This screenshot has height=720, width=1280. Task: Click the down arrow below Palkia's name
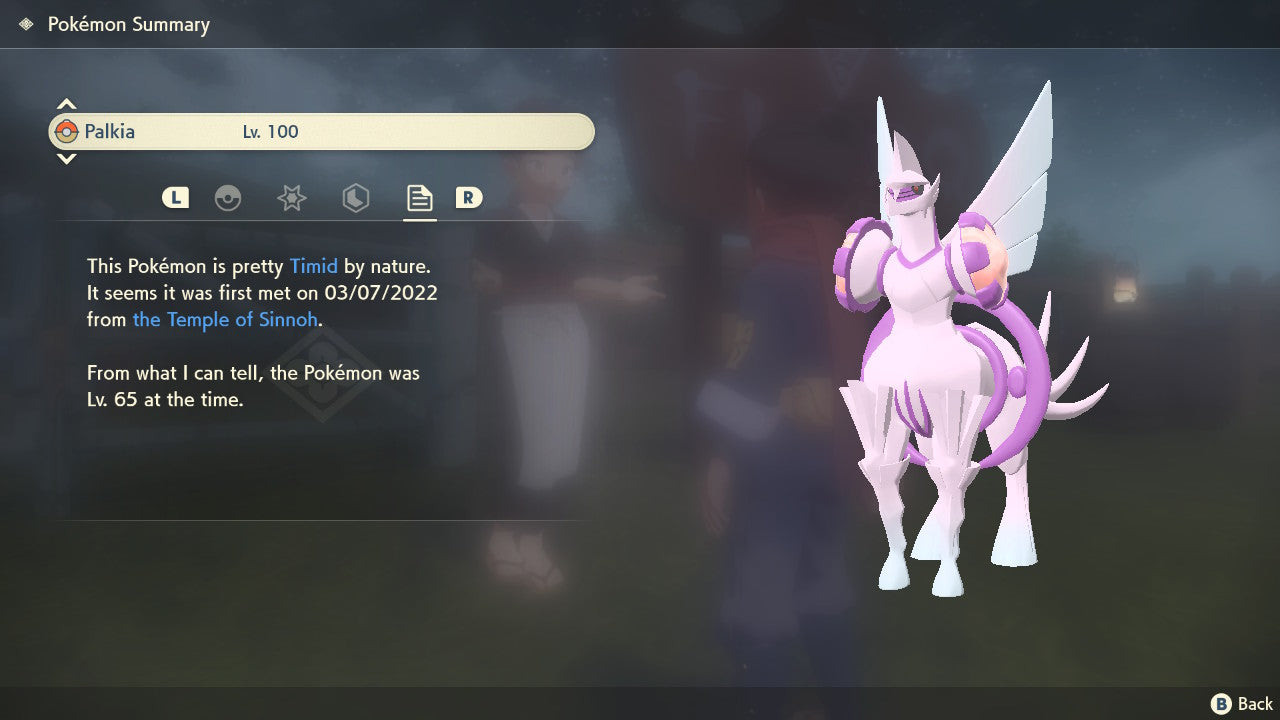[66, 160]
